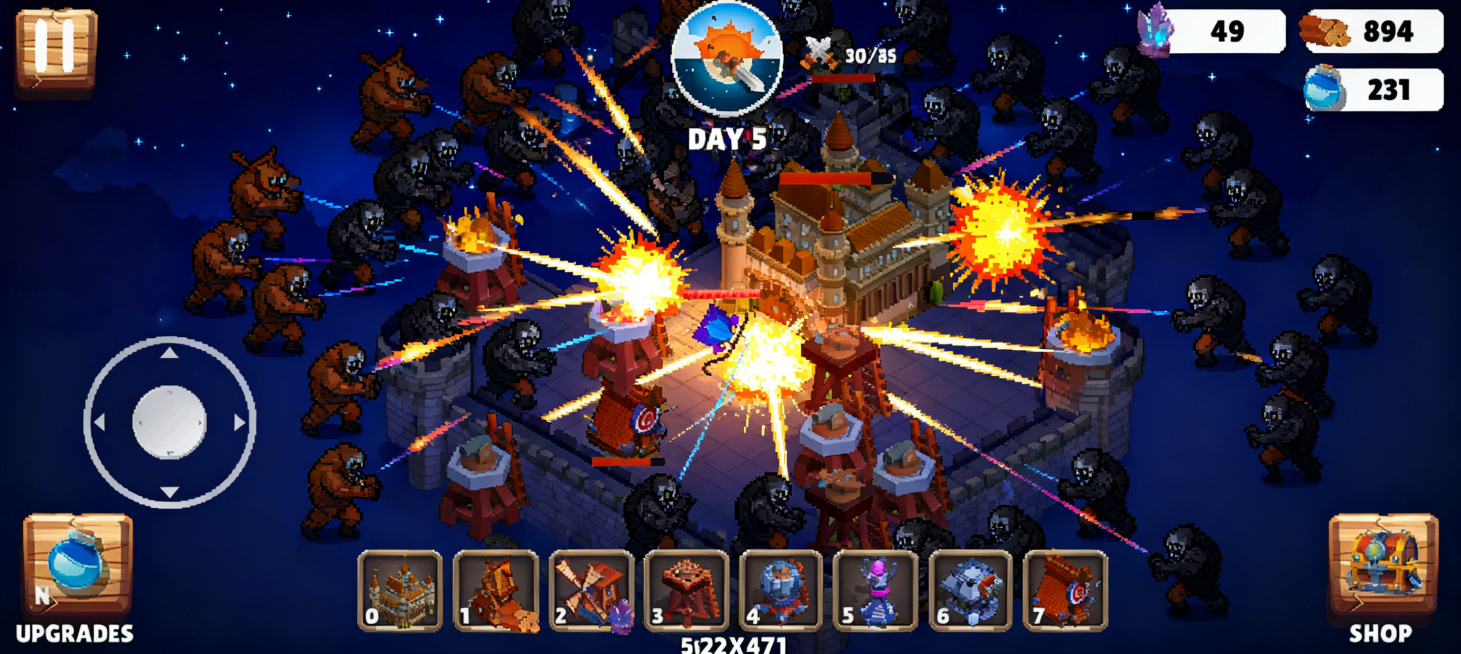Select the castle building in slot 0
1461x654 pixels.
tap(400, 591)
